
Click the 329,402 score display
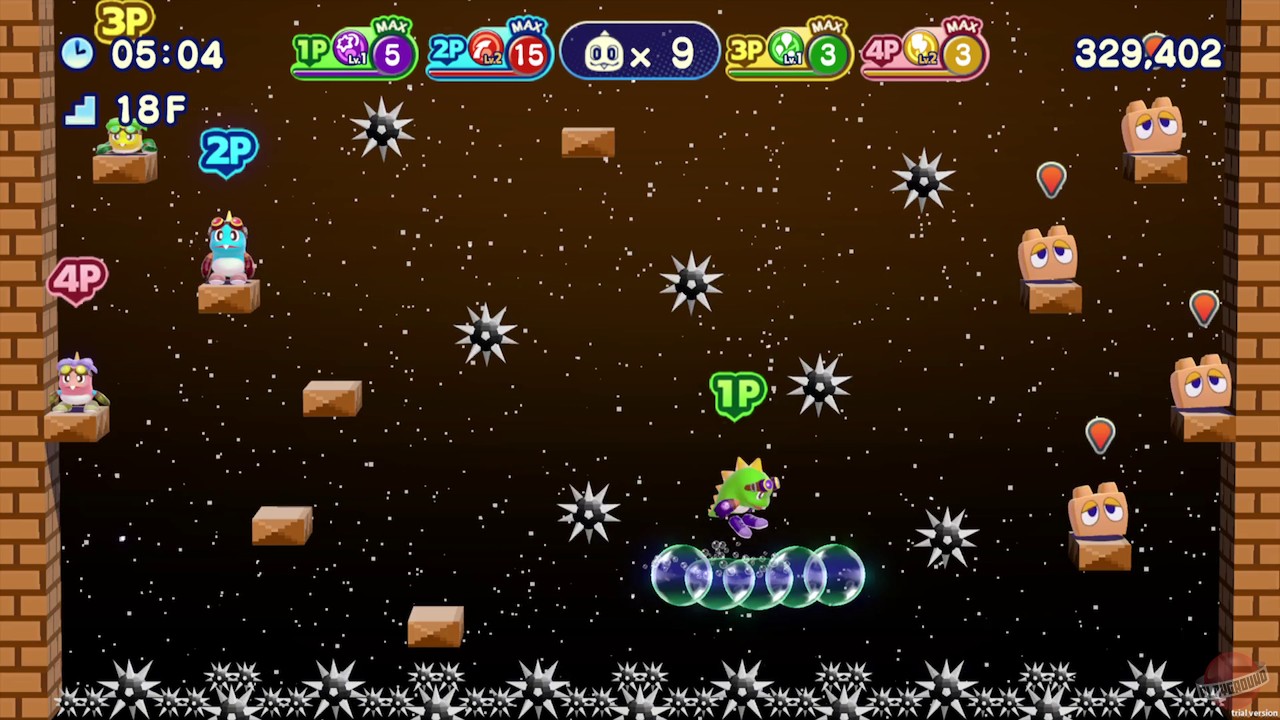(1148, 56)
